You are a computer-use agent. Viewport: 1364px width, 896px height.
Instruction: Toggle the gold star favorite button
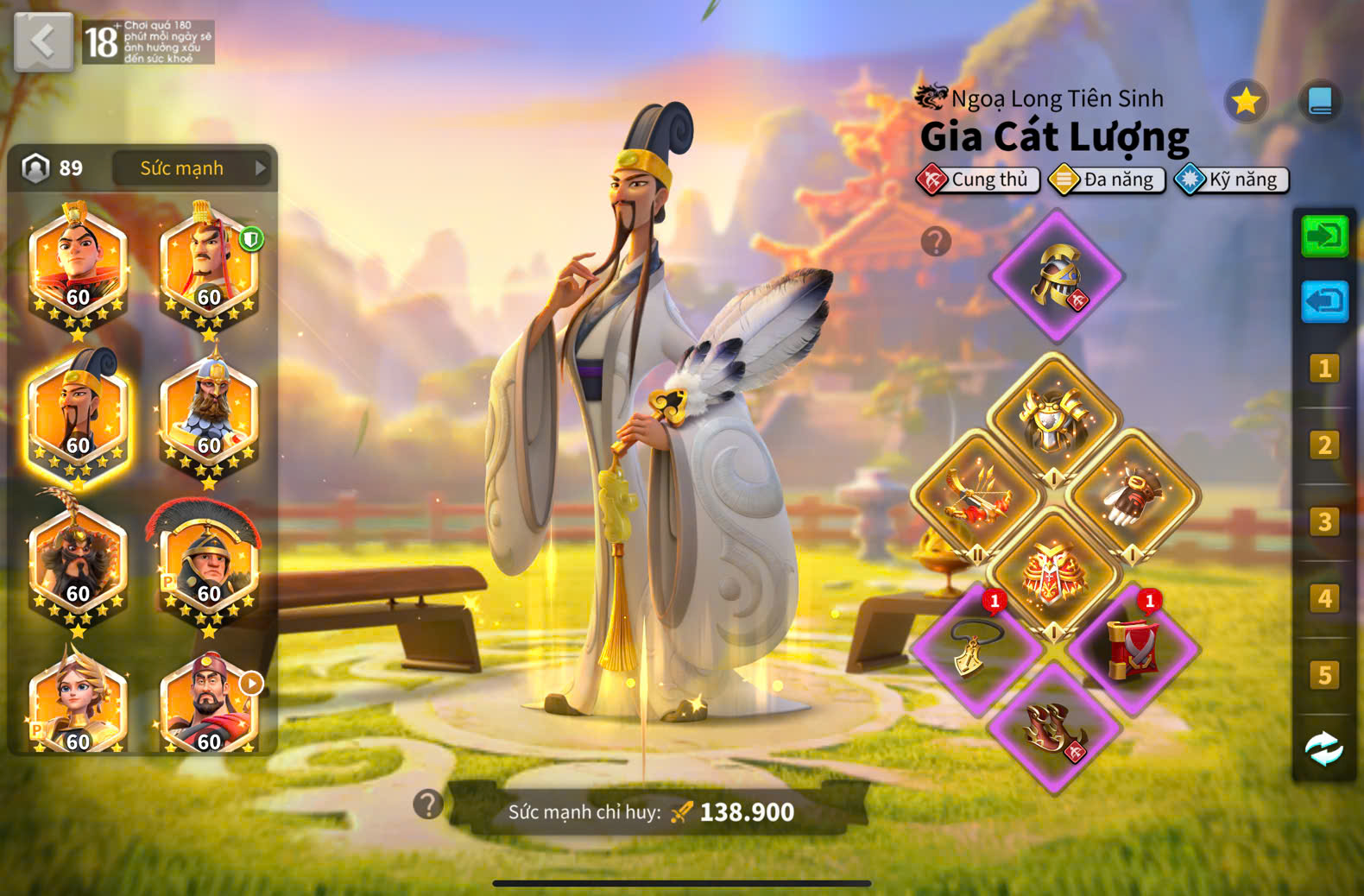[x=1245, y=103]
